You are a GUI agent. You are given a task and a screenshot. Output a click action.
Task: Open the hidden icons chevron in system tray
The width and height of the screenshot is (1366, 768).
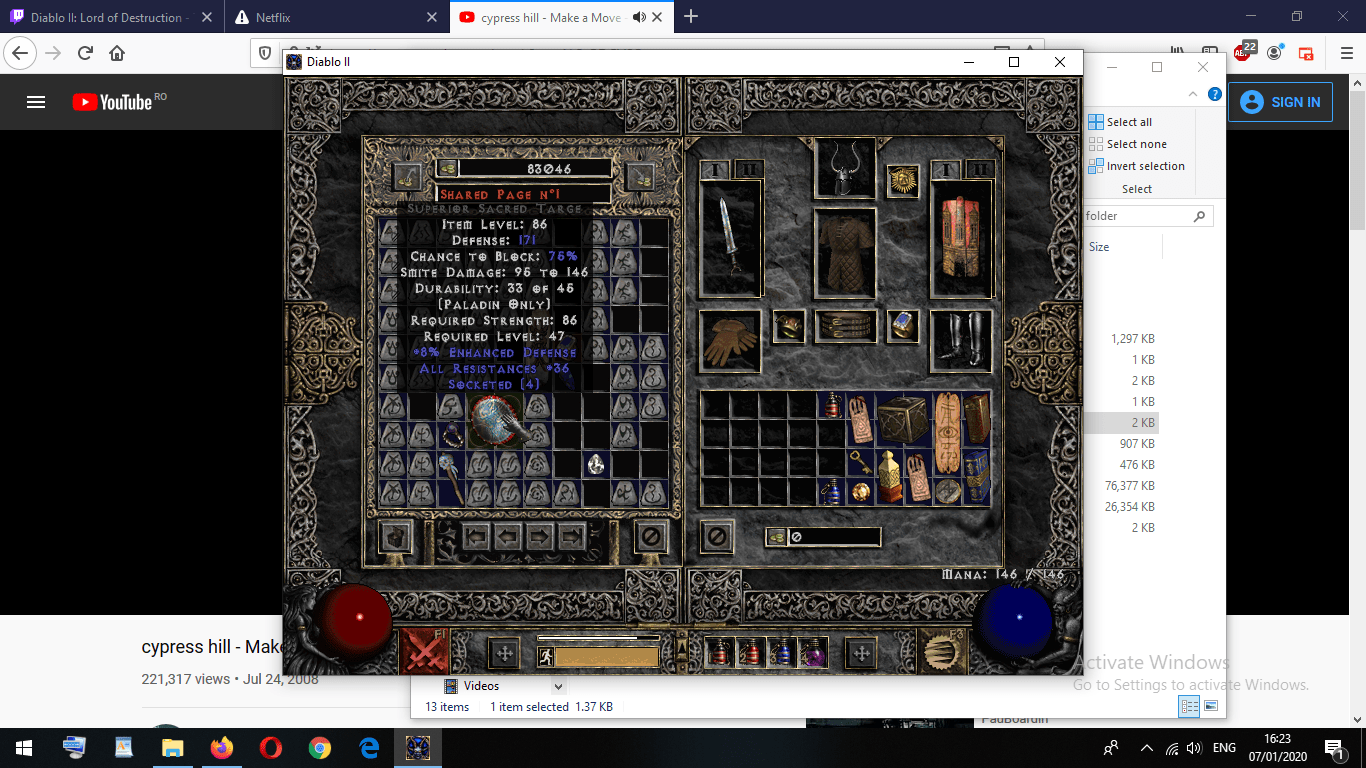pyautogui.click(x=1146, y=747)
